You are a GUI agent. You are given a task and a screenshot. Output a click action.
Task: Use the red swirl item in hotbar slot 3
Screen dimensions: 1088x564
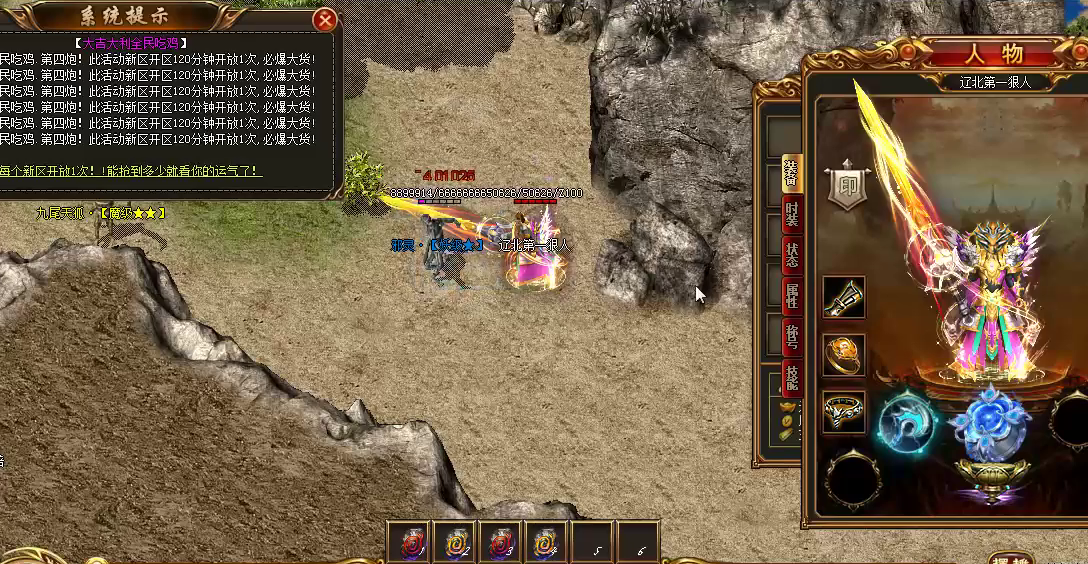point(500,543)
